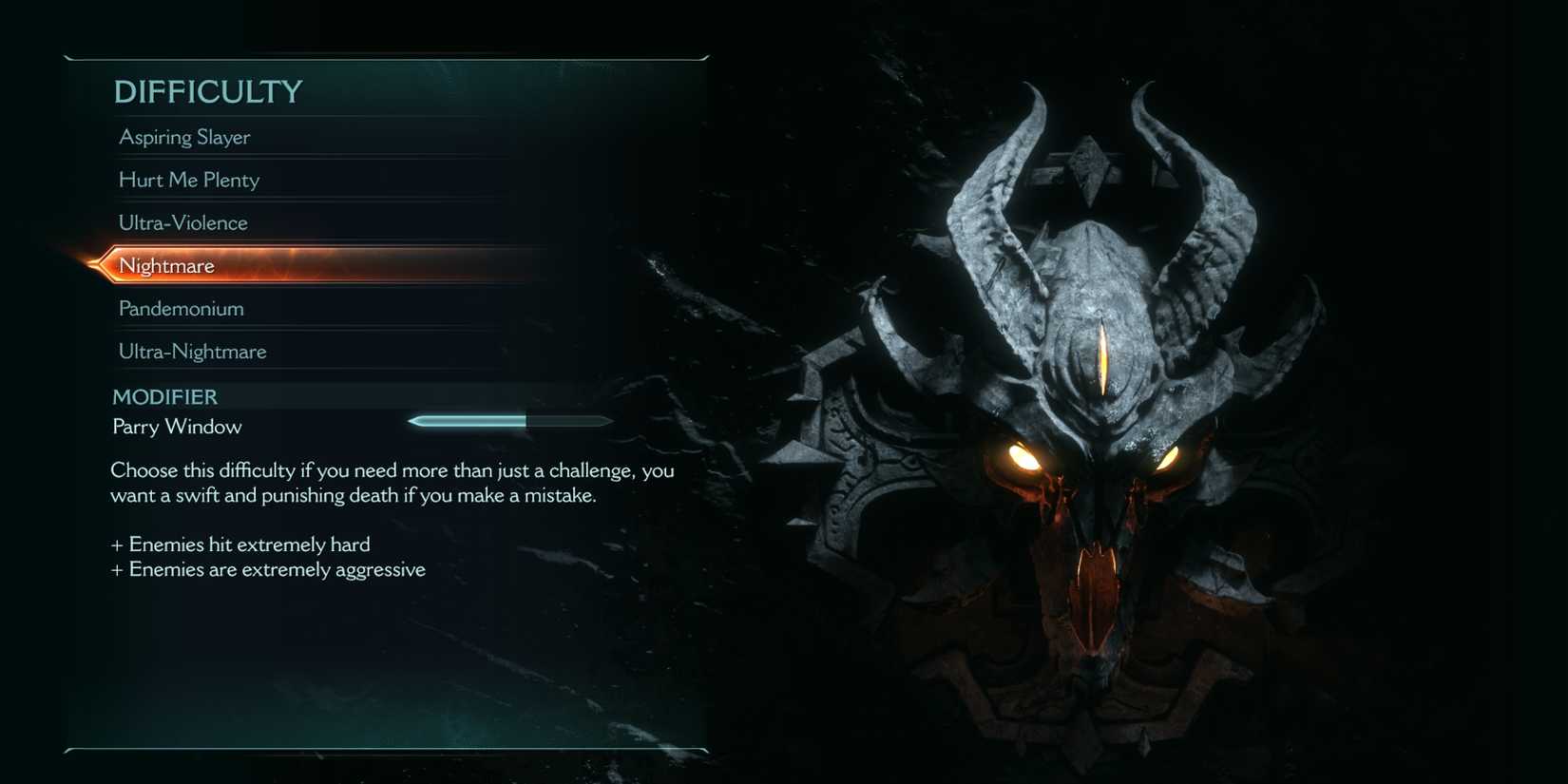The width and height of the screenshot is (1568, 784).
Task: Choose the Ultra-Violence difficulty
Action: click(182, 222)
